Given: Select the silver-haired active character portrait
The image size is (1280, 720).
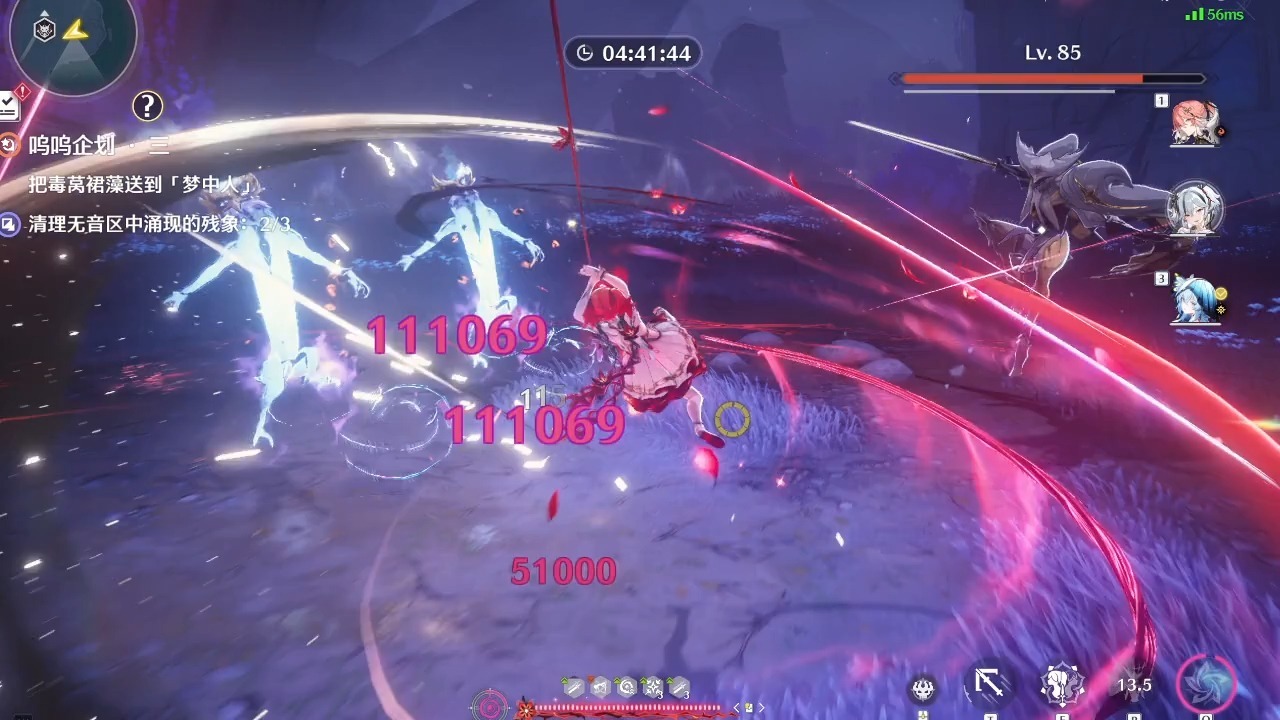Looking at the screenshot, I should pyautogui.click(x=1194, y=209).
